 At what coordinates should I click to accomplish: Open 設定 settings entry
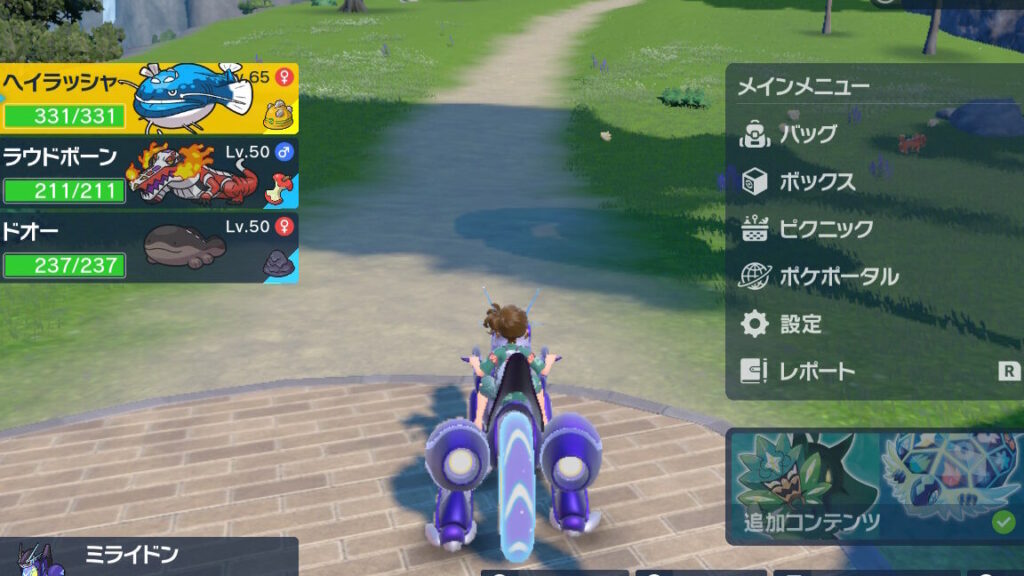[x=800, y=324]
